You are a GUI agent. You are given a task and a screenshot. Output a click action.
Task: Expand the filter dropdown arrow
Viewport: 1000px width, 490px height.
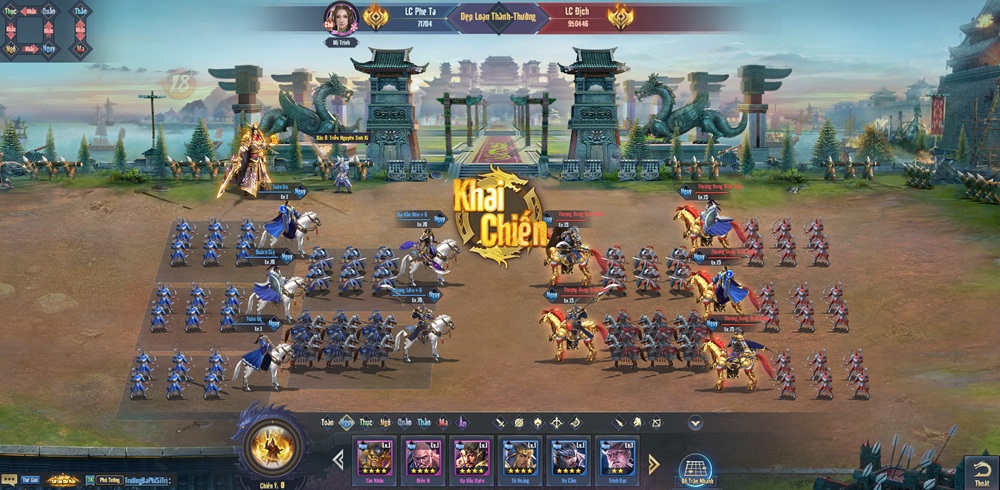click(695, 423)
